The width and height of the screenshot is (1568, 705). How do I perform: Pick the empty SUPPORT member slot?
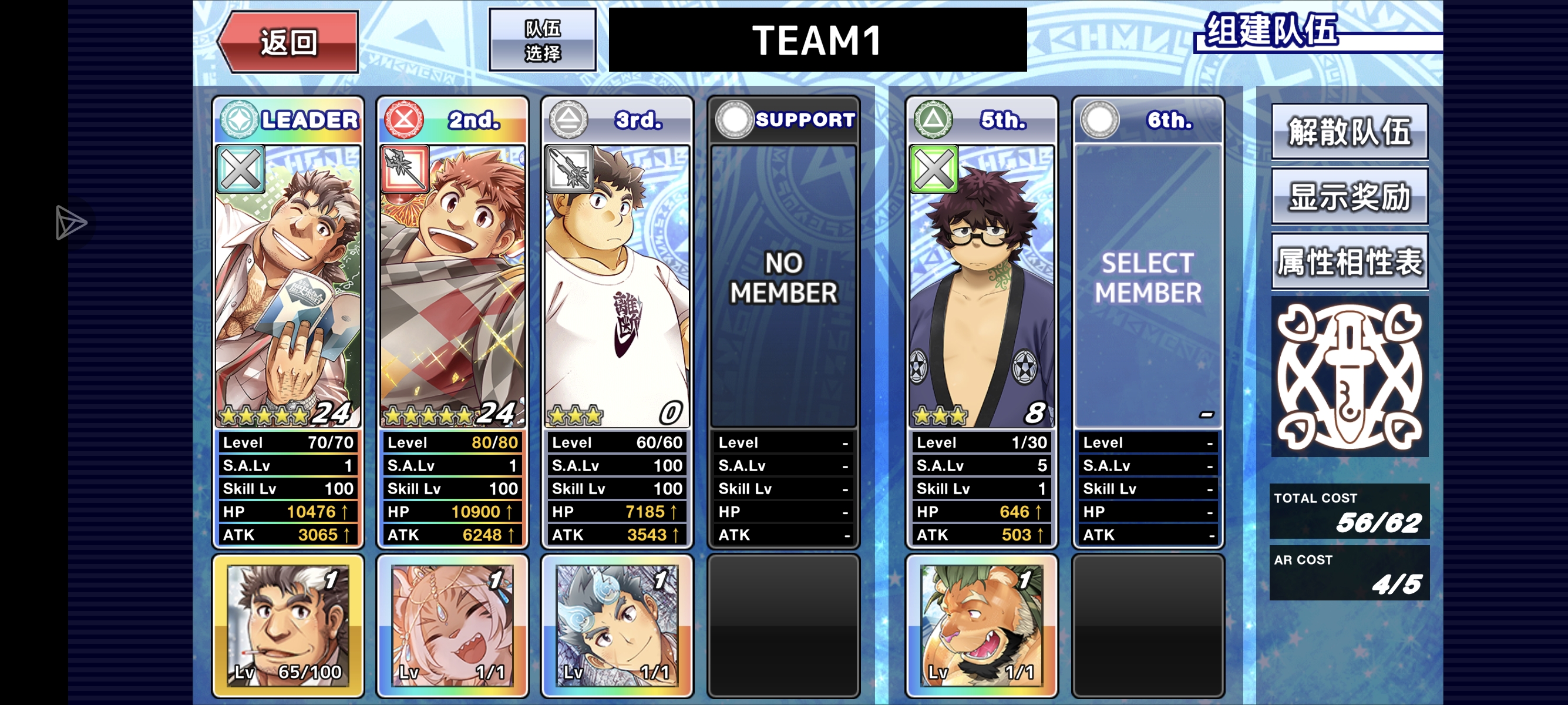click(783, 286)
